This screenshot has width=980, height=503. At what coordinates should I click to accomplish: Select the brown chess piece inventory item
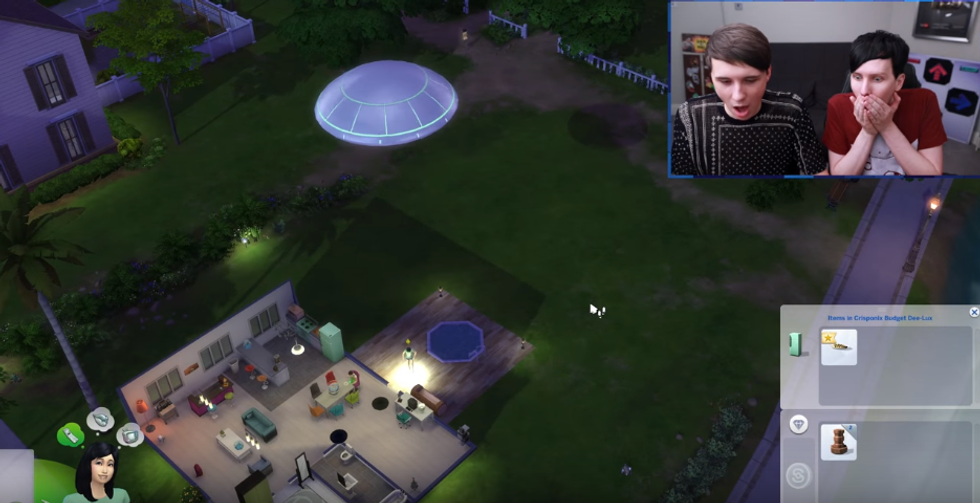point(838,442)
